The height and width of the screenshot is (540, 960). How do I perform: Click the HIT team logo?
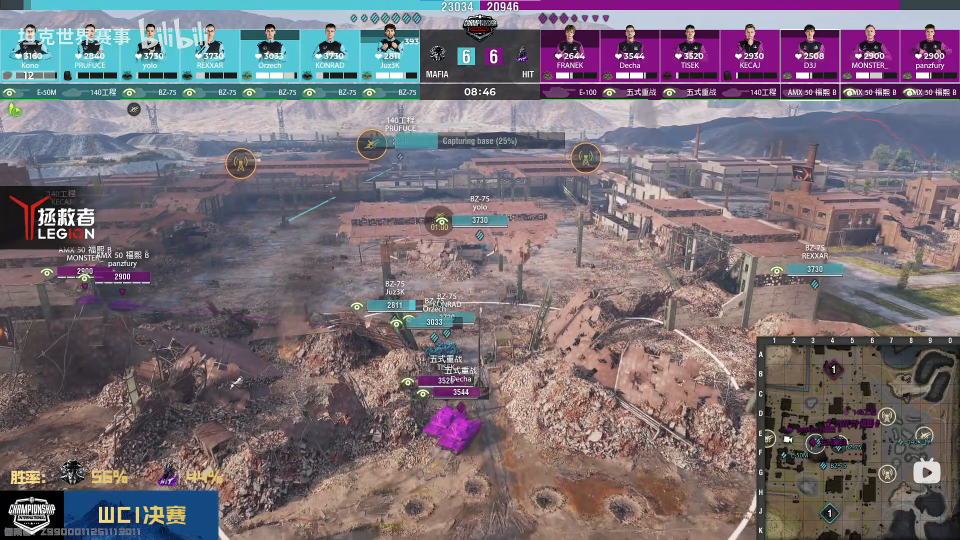pos(522,54)
